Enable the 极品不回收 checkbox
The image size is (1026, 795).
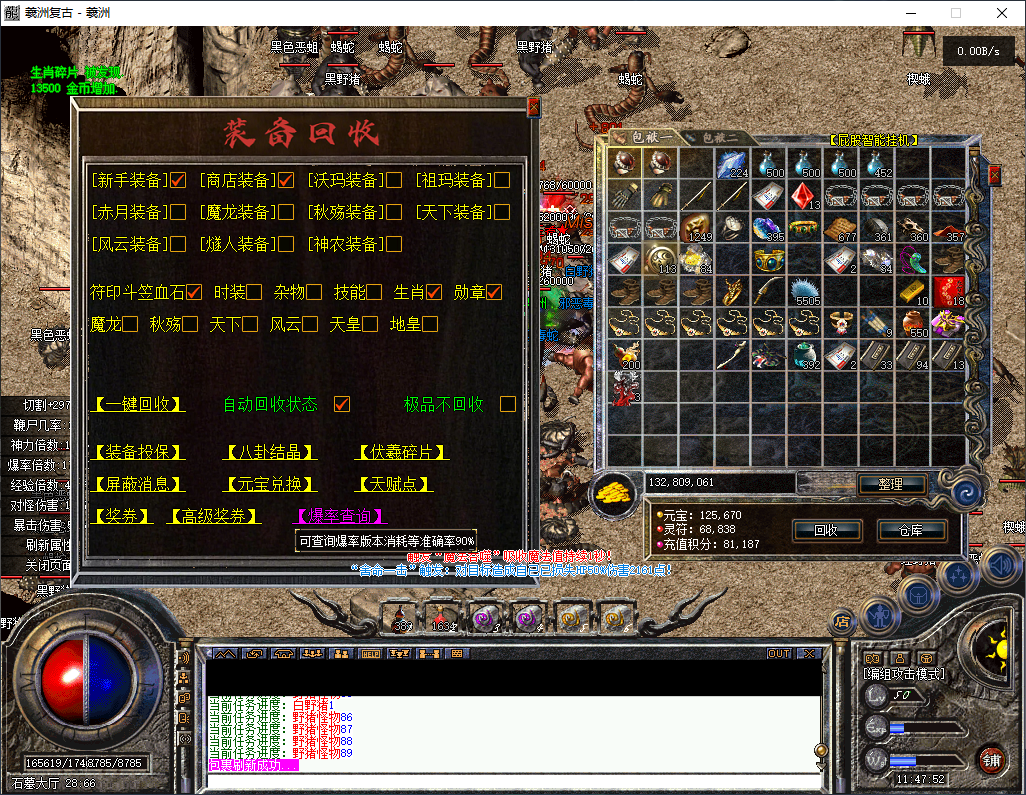tap(508, 404)
